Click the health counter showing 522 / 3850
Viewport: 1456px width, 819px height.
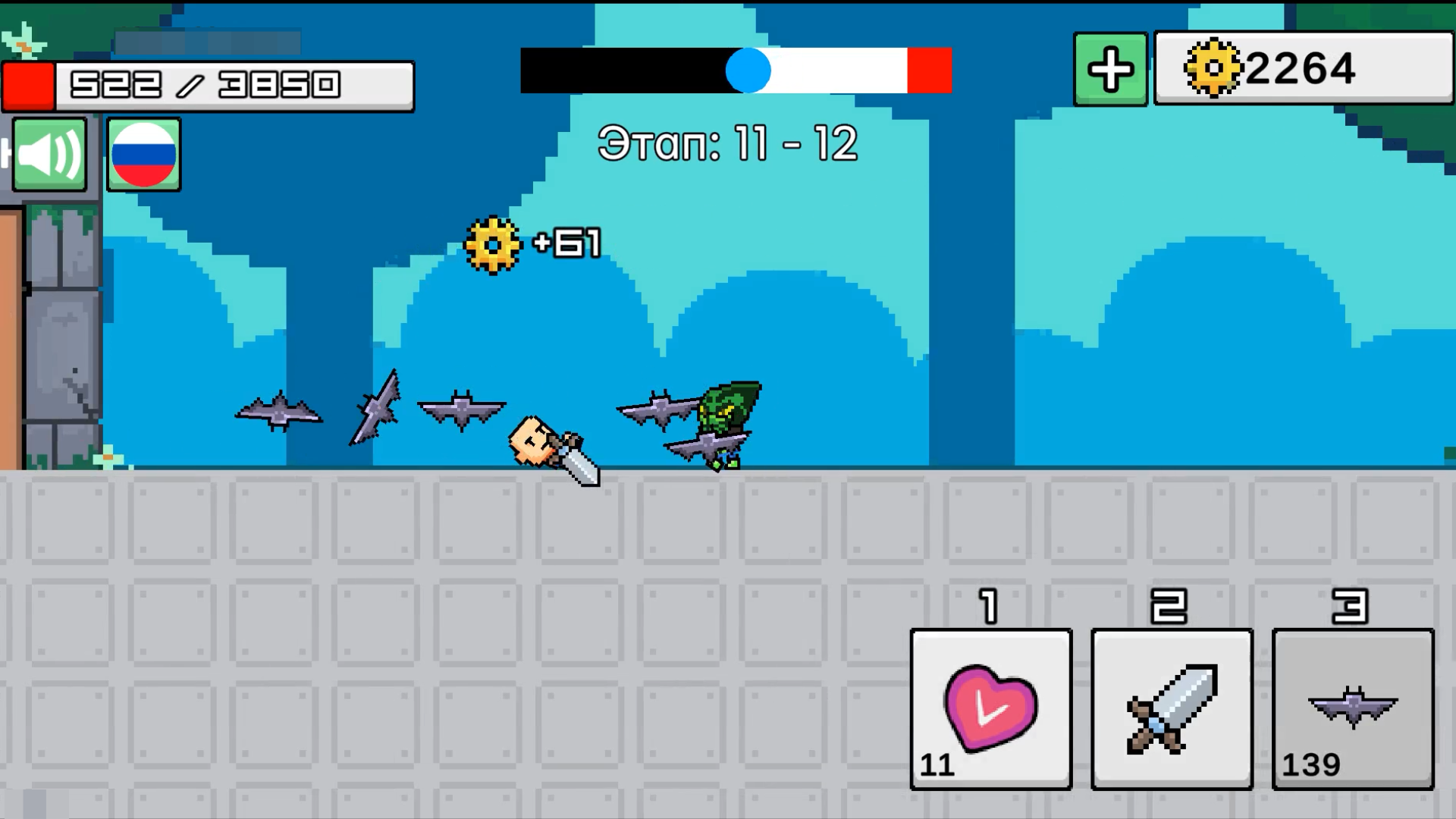[205, 83]
